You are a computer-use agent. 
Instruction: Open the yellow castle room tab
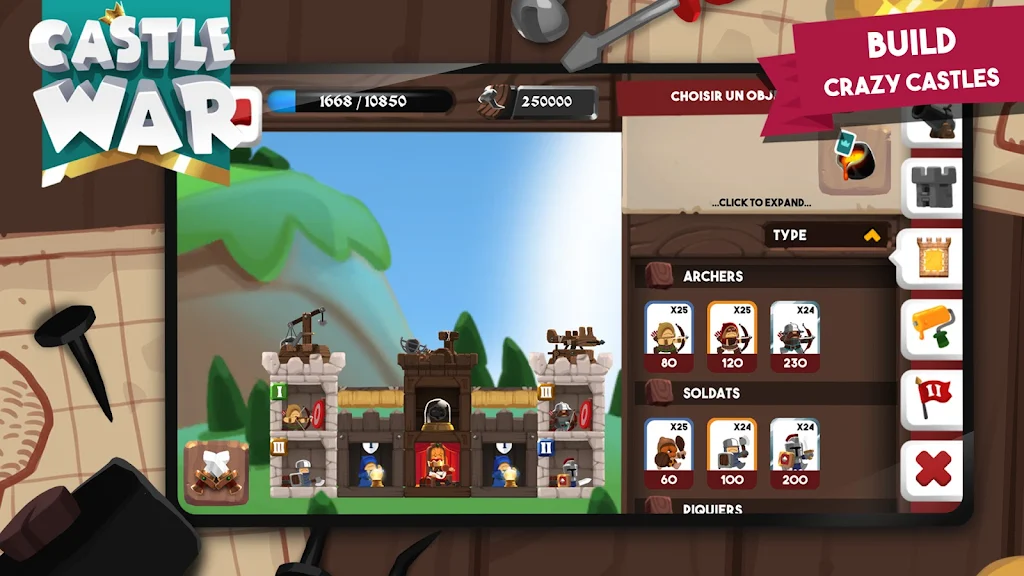tap(931, 258)
